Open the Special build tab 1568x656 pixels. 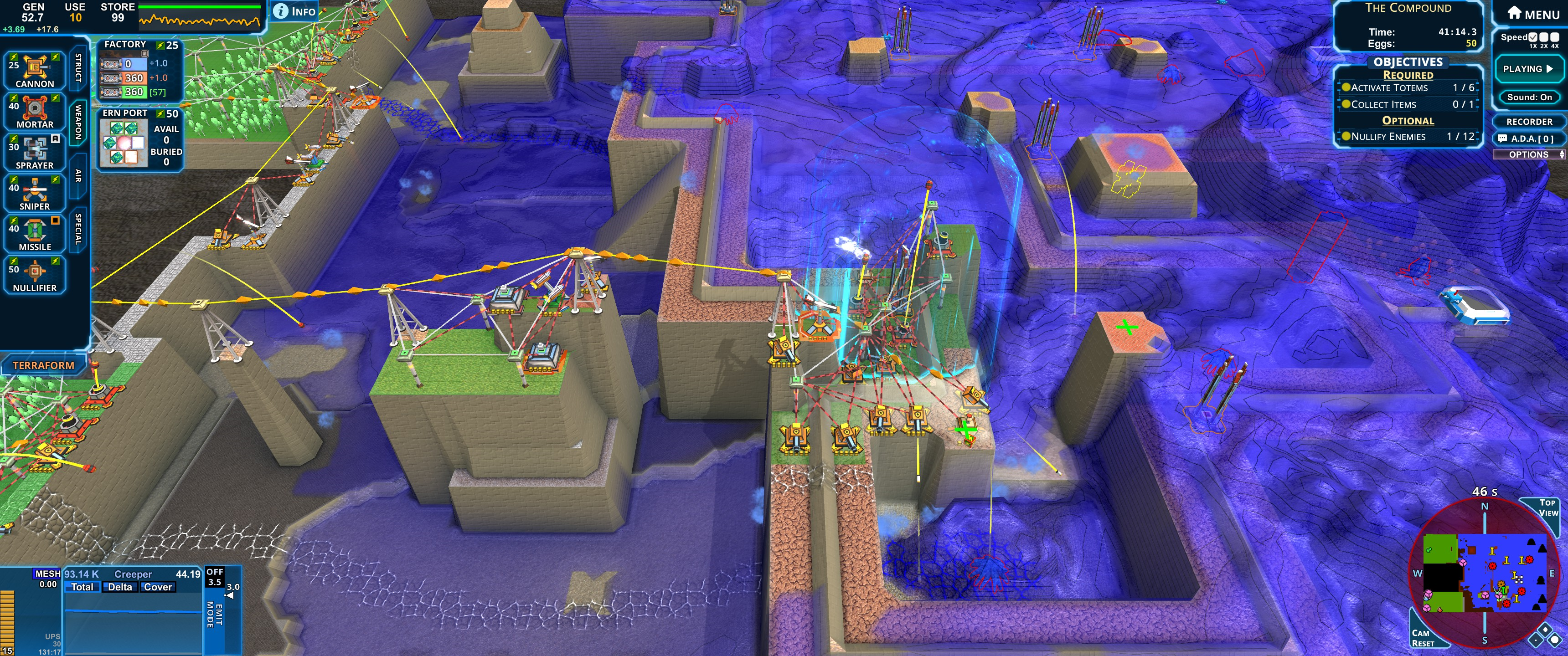coord(78,229)
